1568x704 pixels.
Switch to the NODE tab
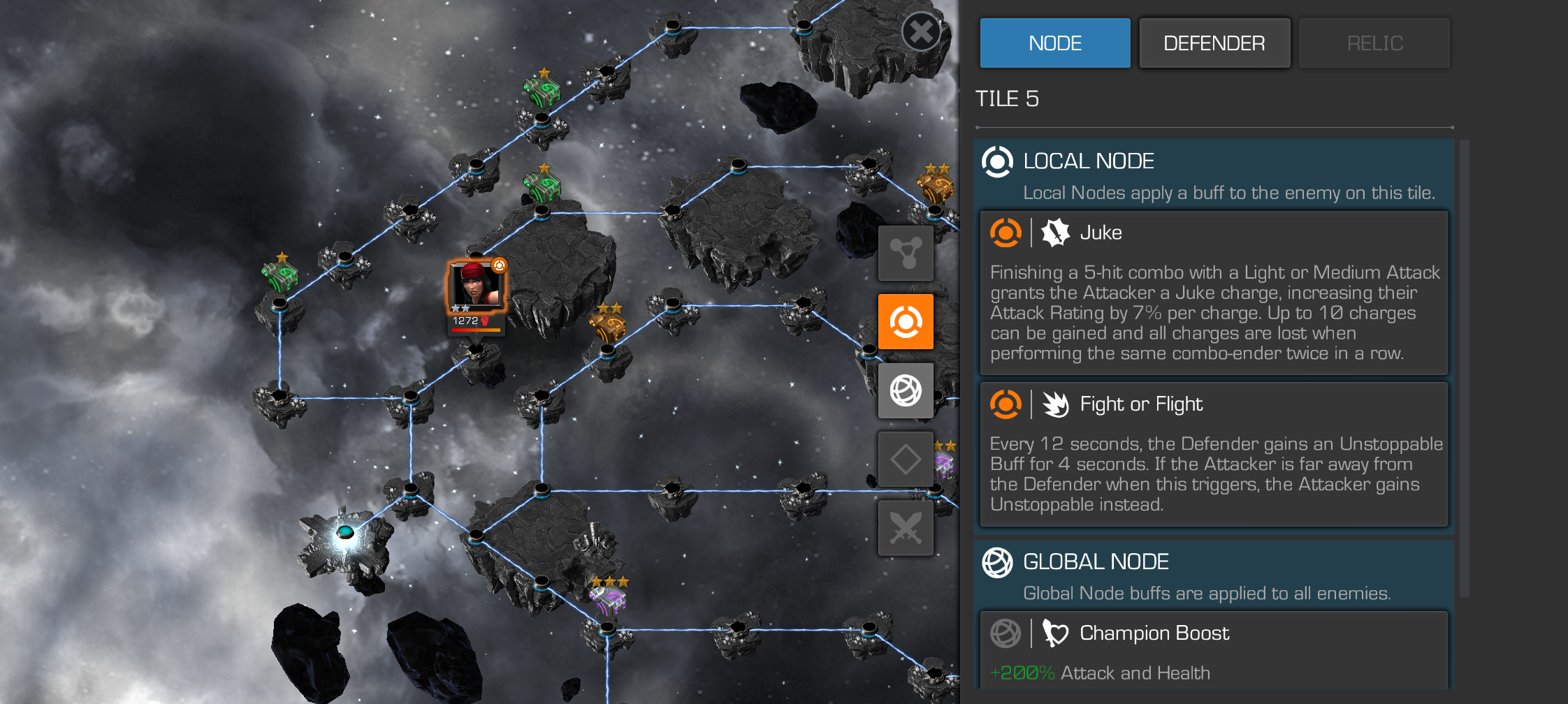click(x=1054, y=43)
